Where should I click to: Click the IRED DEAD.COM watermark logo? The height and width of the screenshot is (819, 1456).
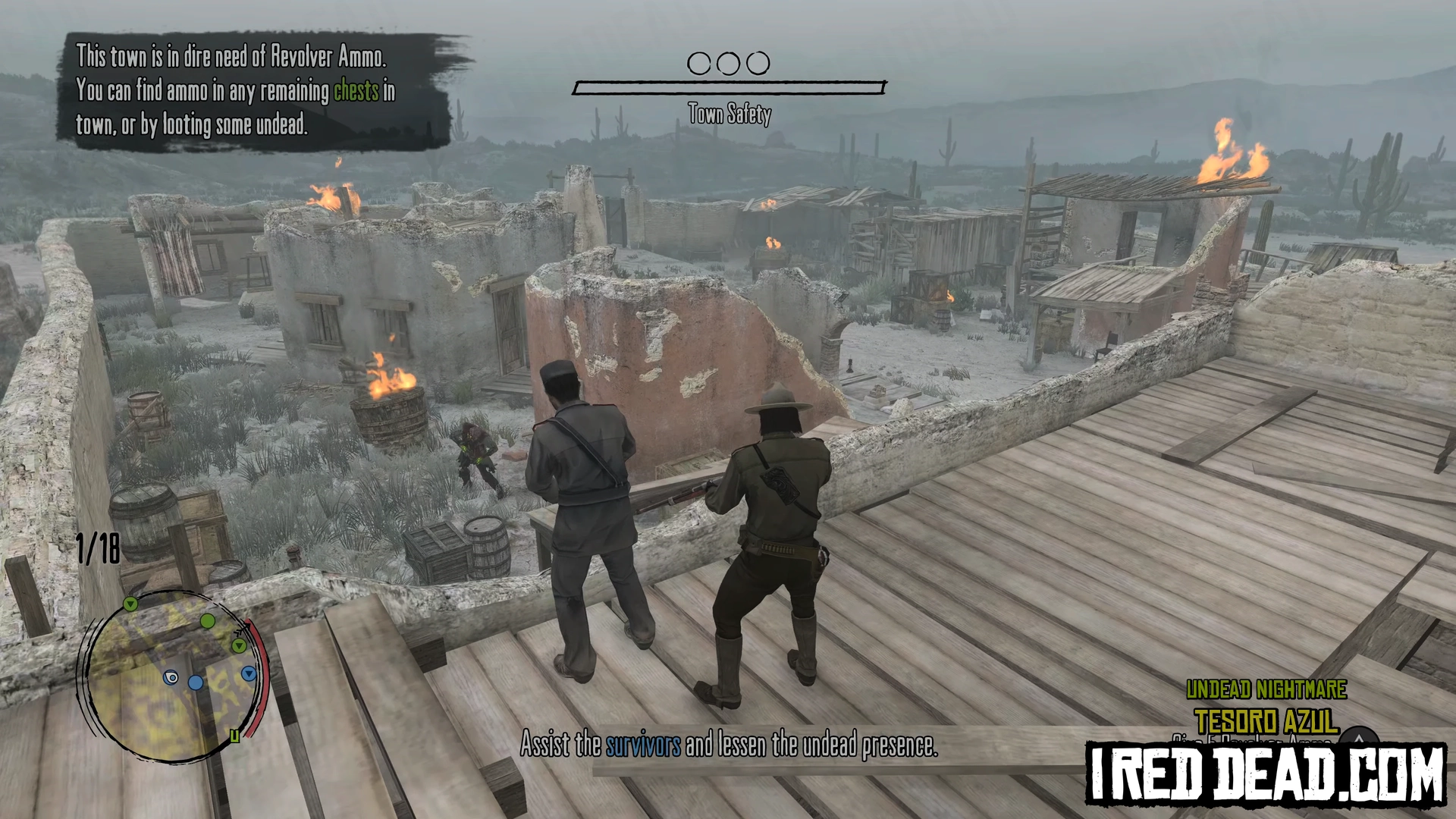point(1266,773)
